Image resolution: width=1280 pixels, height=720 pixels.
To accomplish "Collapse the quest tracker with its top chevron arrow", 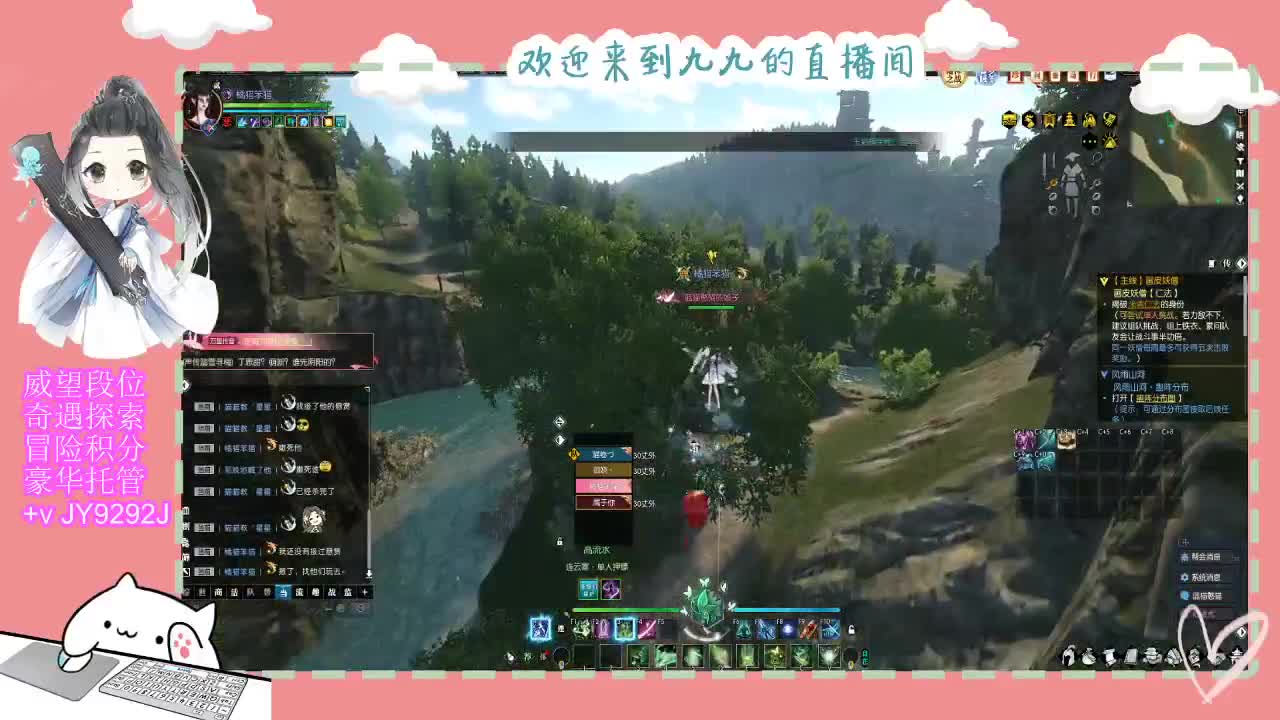I will (1241, 262).
